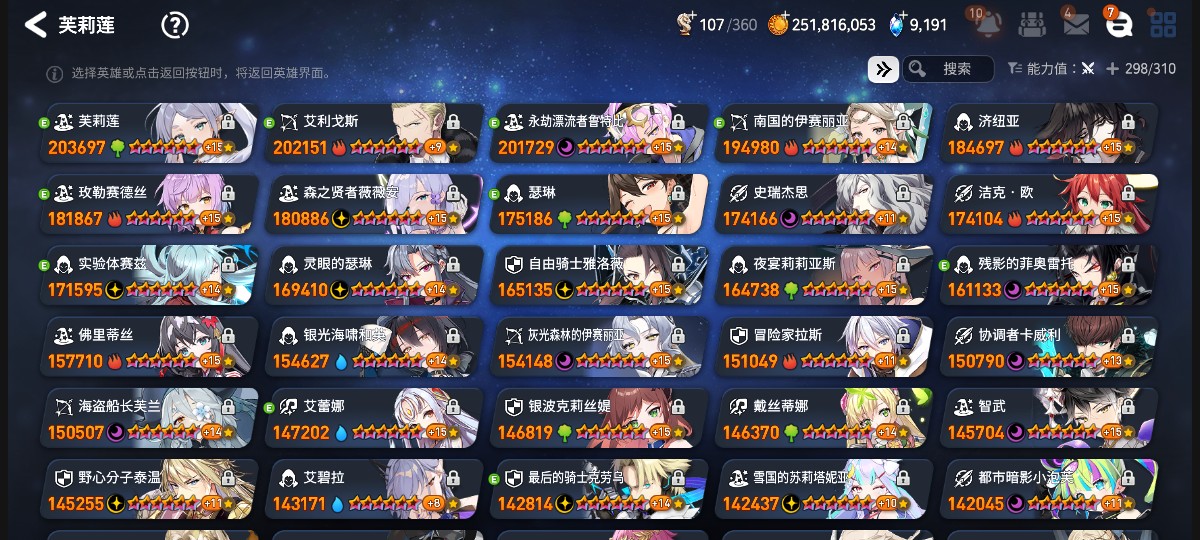Screen dimensions: 1200x540
Task: Select hero card 海盗船长芙兰
Action: (x=149, y=418)
